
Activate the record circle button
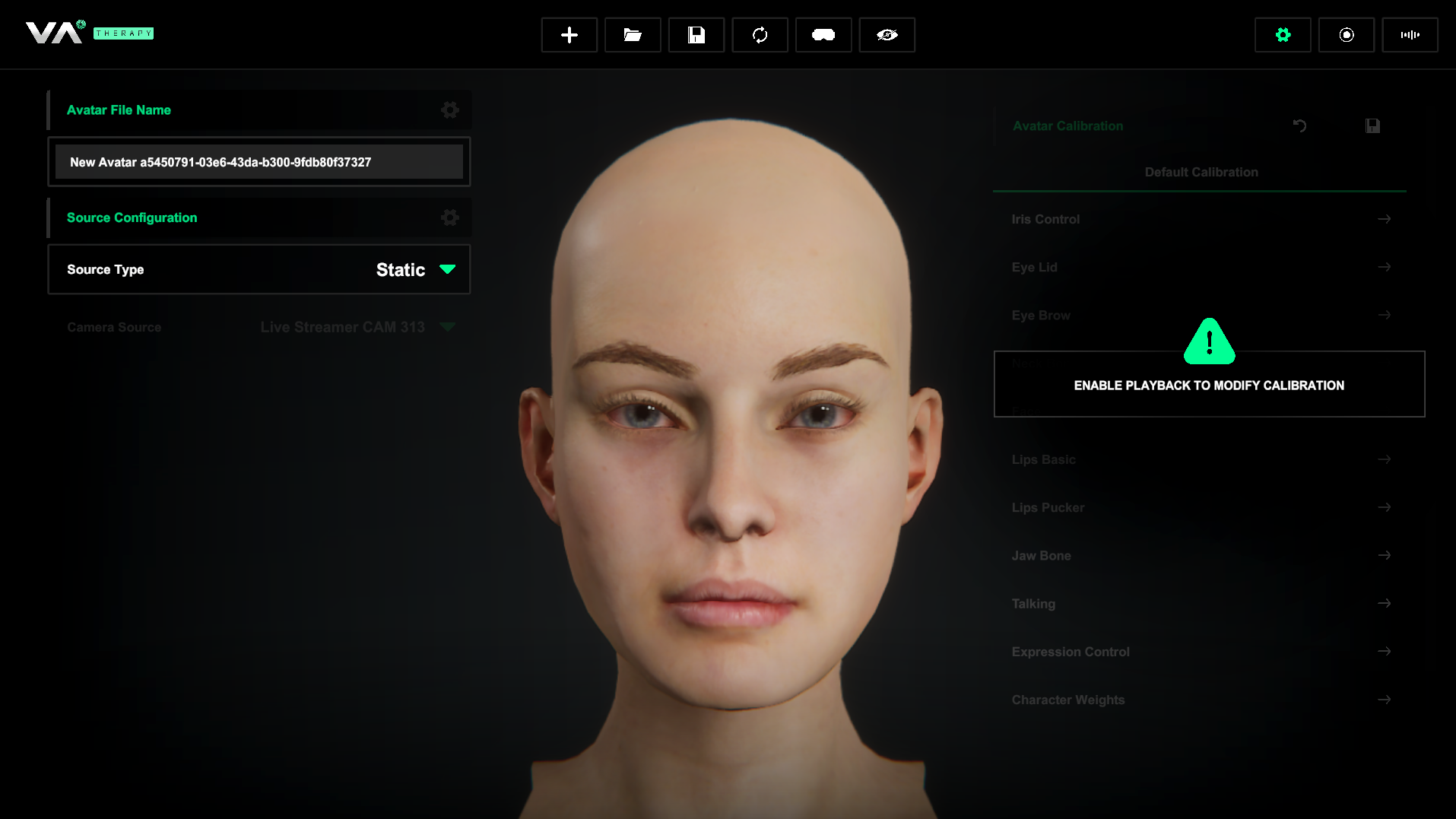click(x=1346, y=35)
